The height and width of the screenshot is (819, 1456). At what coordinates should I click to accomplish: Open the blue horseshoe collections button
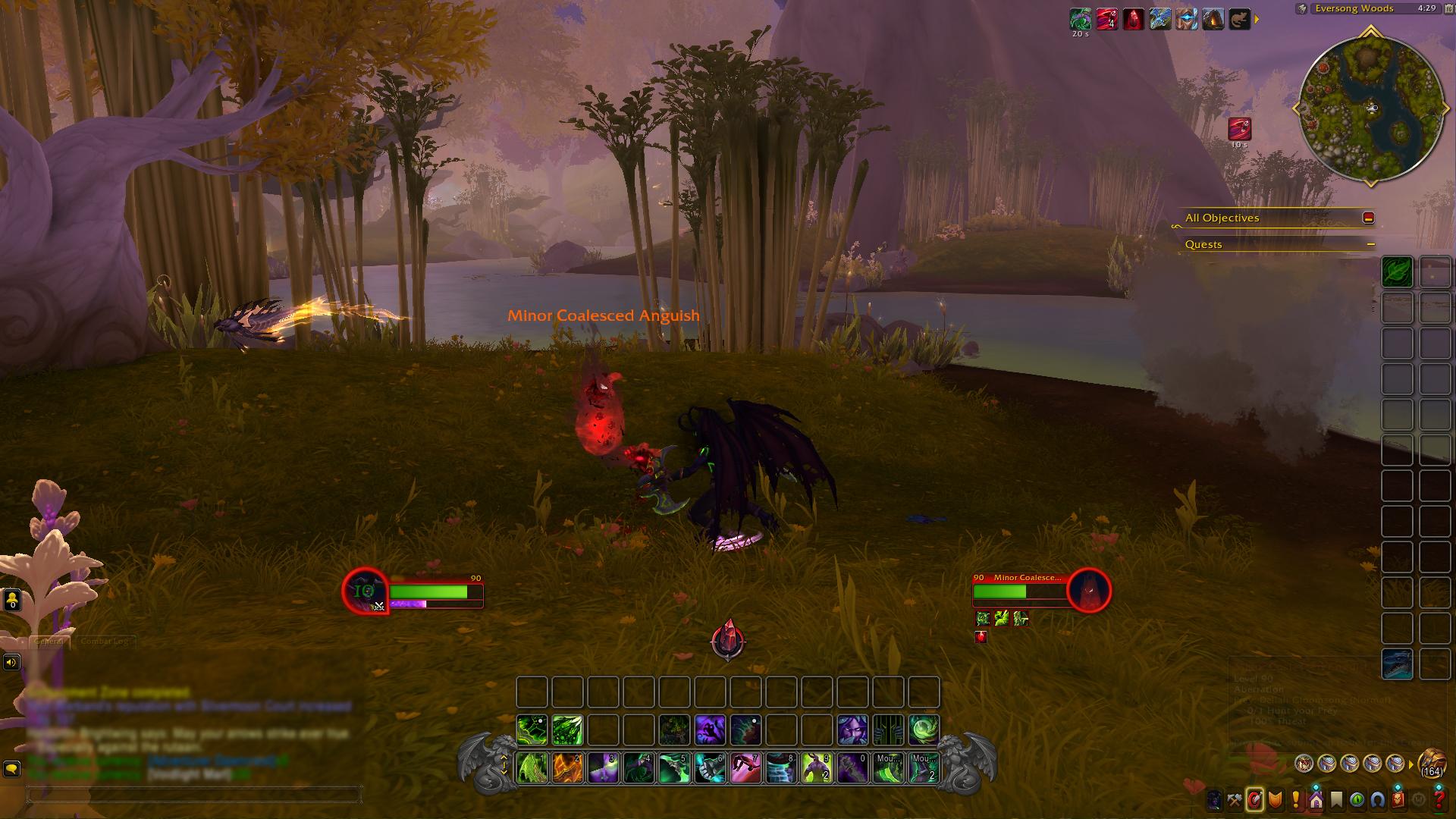click(x=1378, y=799)
